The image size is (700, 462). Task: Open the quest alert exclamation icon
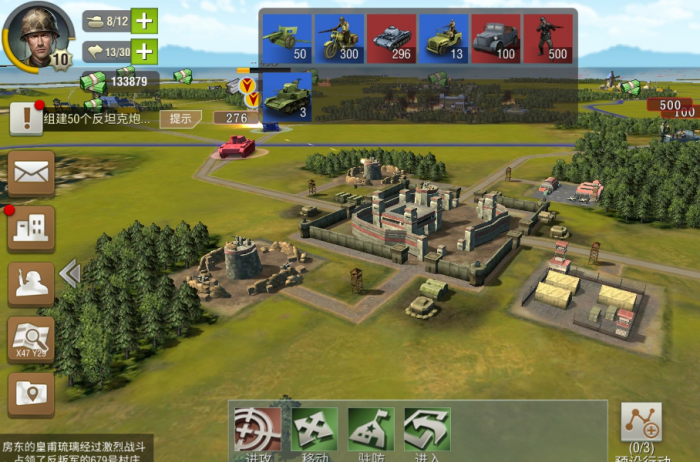pos(24,120)
